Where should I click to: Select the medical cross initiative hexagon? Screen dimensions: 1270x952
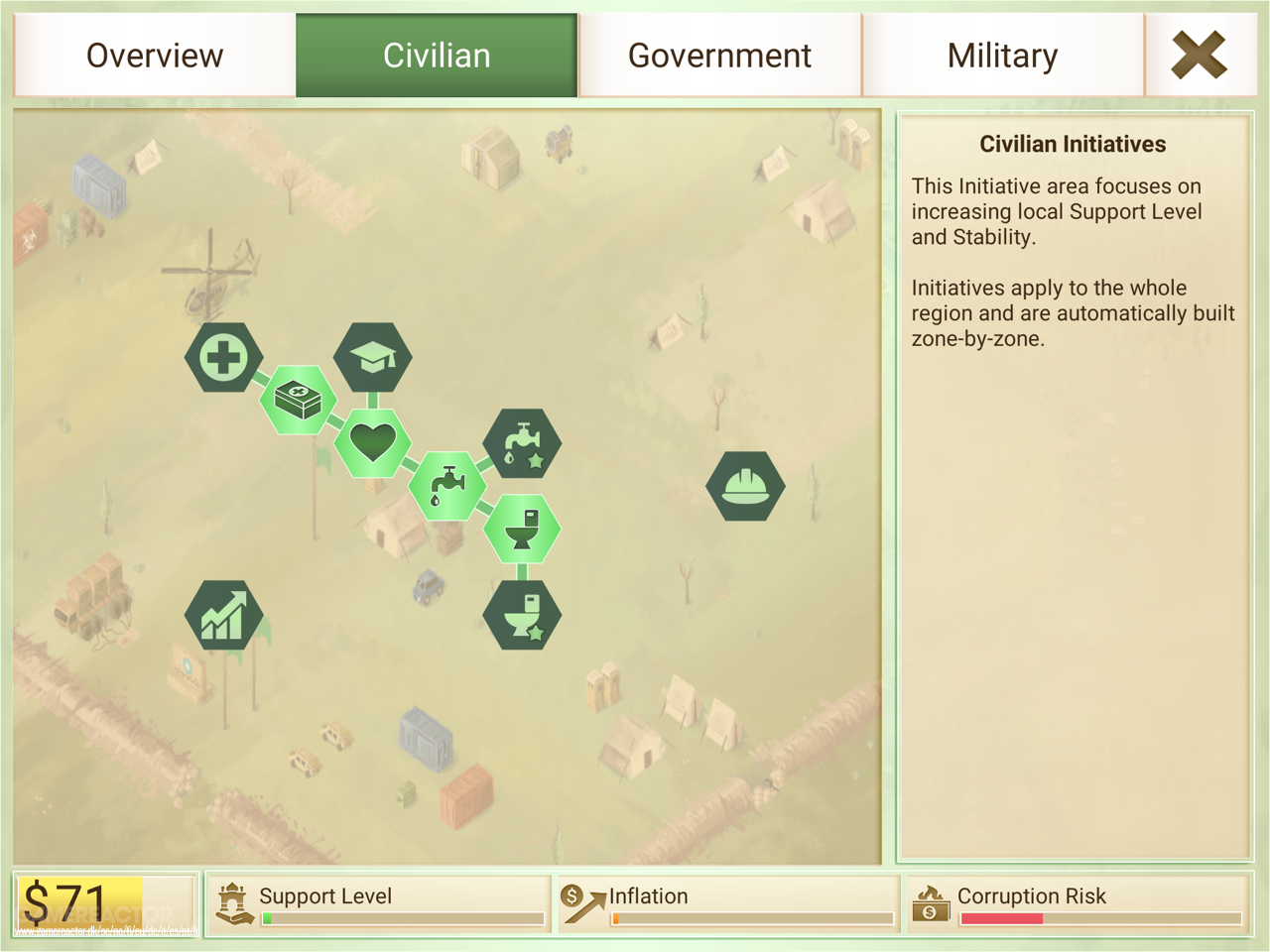click(224, 357)
